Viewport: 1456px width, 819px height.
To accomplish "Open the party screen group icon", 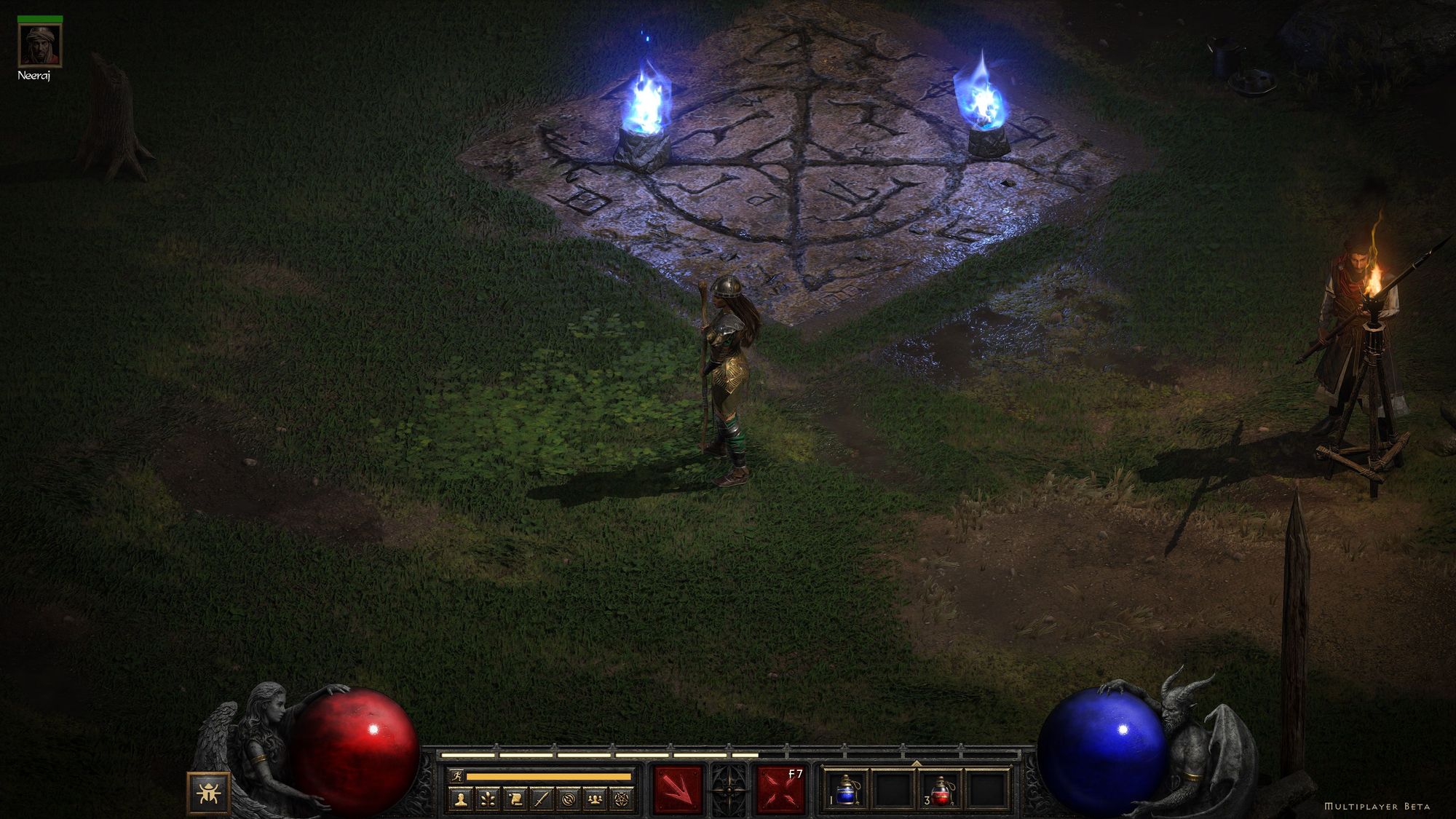I will (596, 800).
